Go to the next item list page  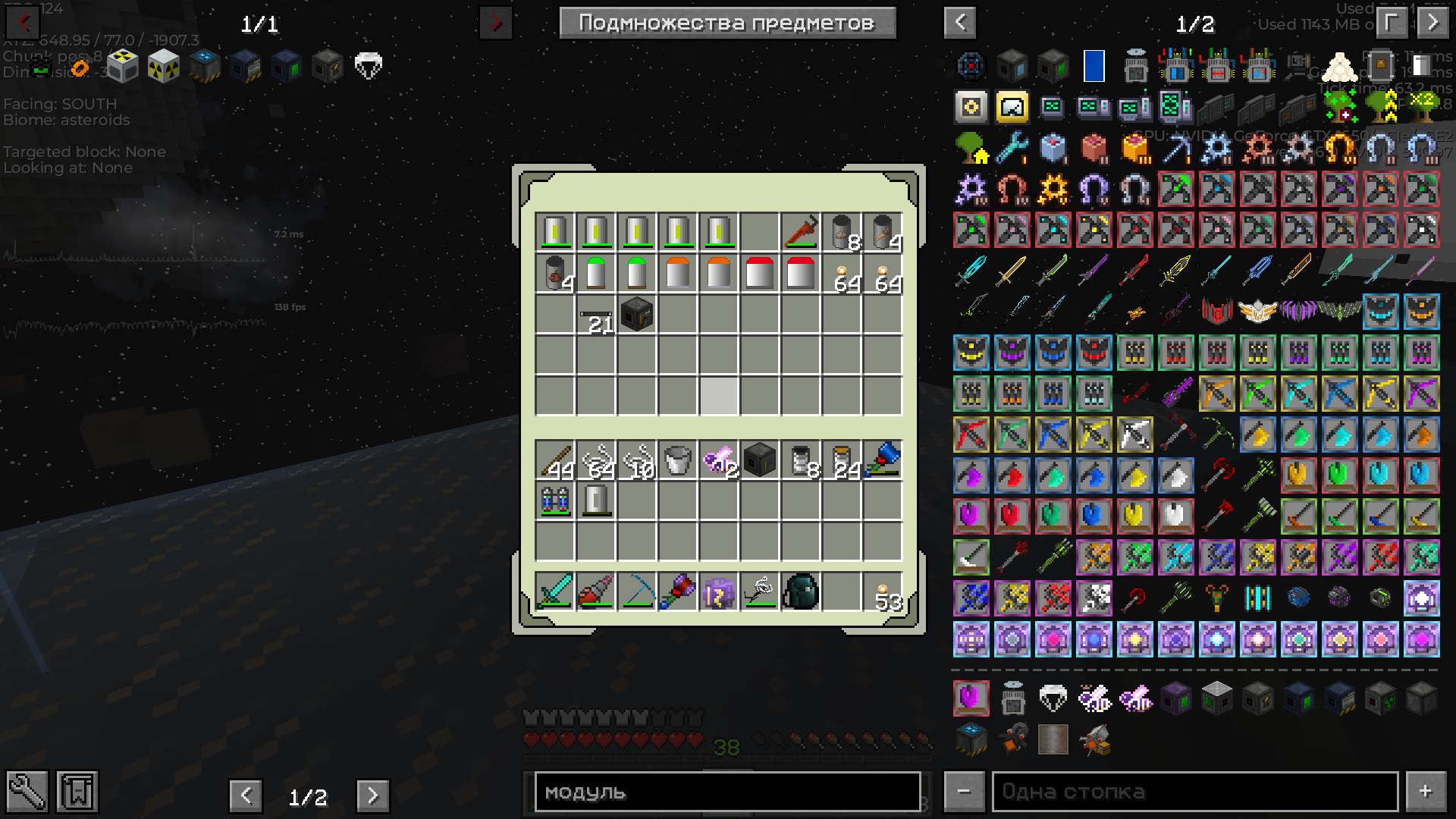(x=1432, y=23)
